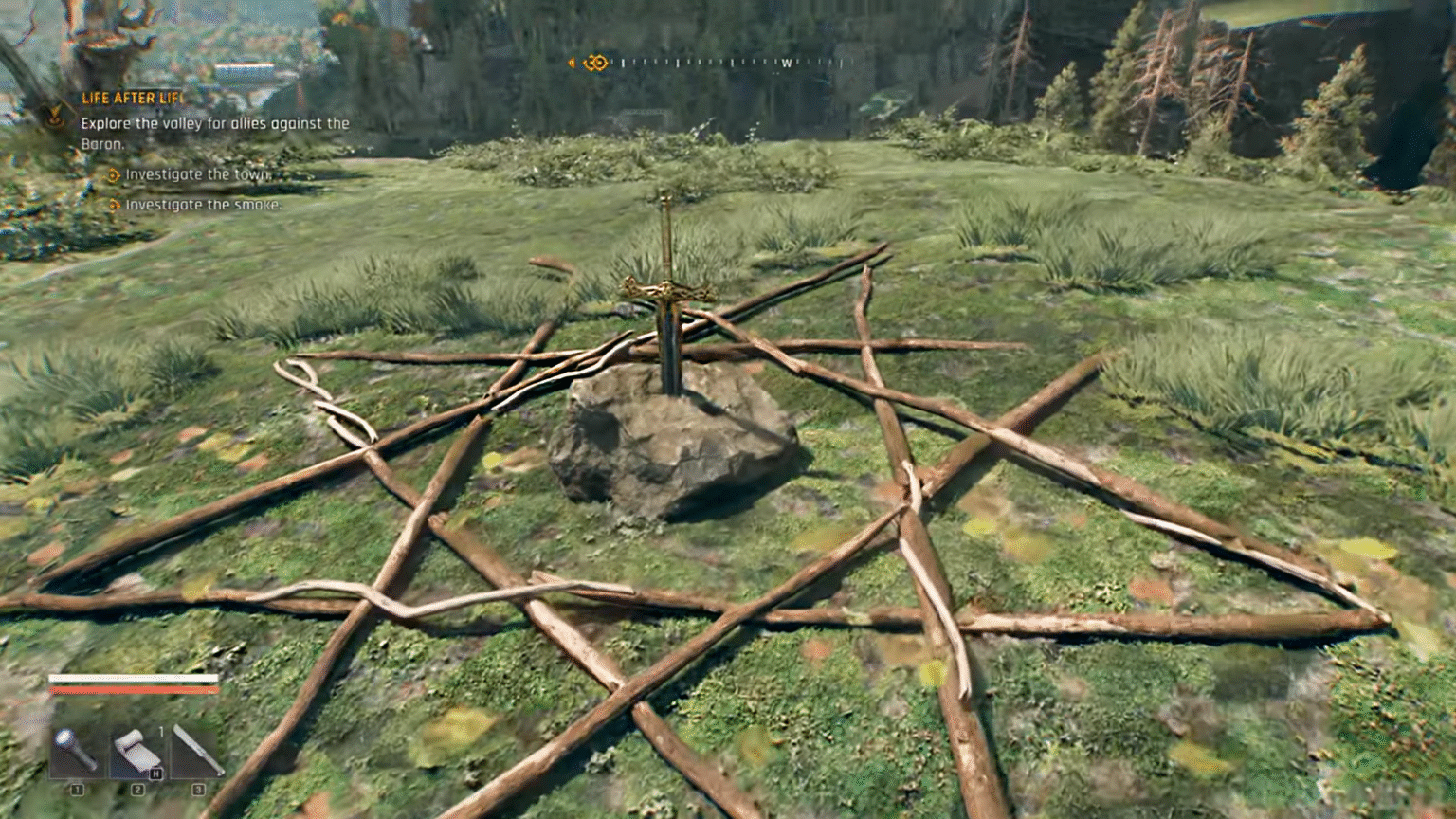This screenshot has height=819, width=1456.
Task: Click the objective marker icon before Investigate the town
Action: coord(115,174)
